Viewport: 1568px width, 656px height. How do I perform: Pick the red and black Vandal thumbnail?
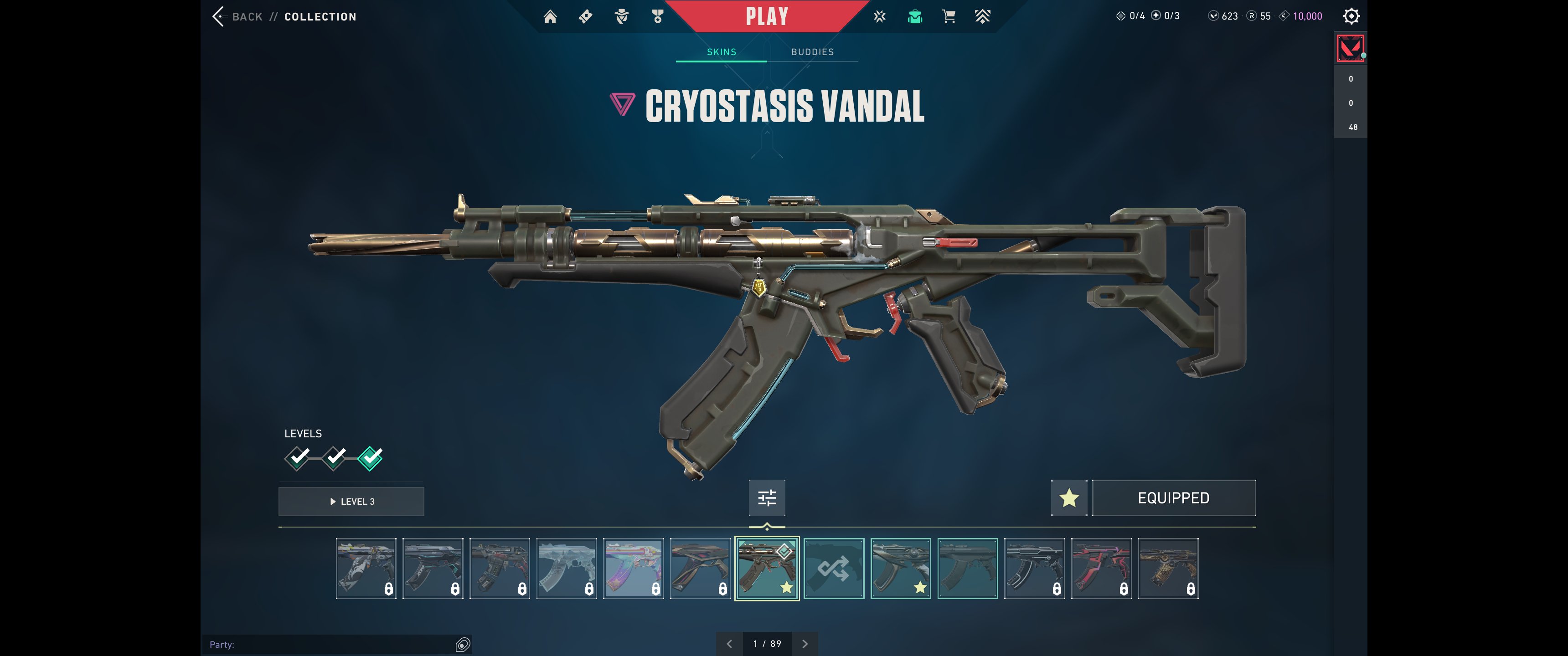point(1101,569)
